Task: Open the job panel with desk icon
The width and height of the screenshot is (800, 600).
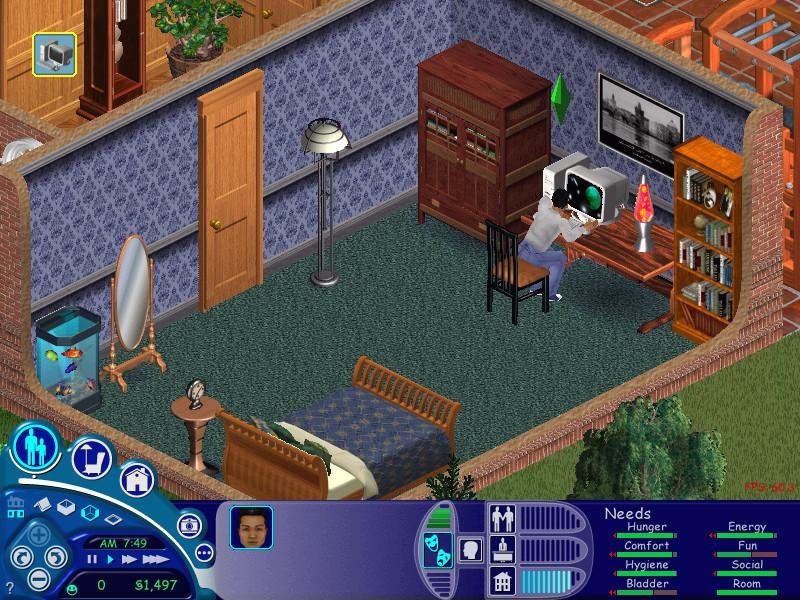Action: (x=501, y=550)
